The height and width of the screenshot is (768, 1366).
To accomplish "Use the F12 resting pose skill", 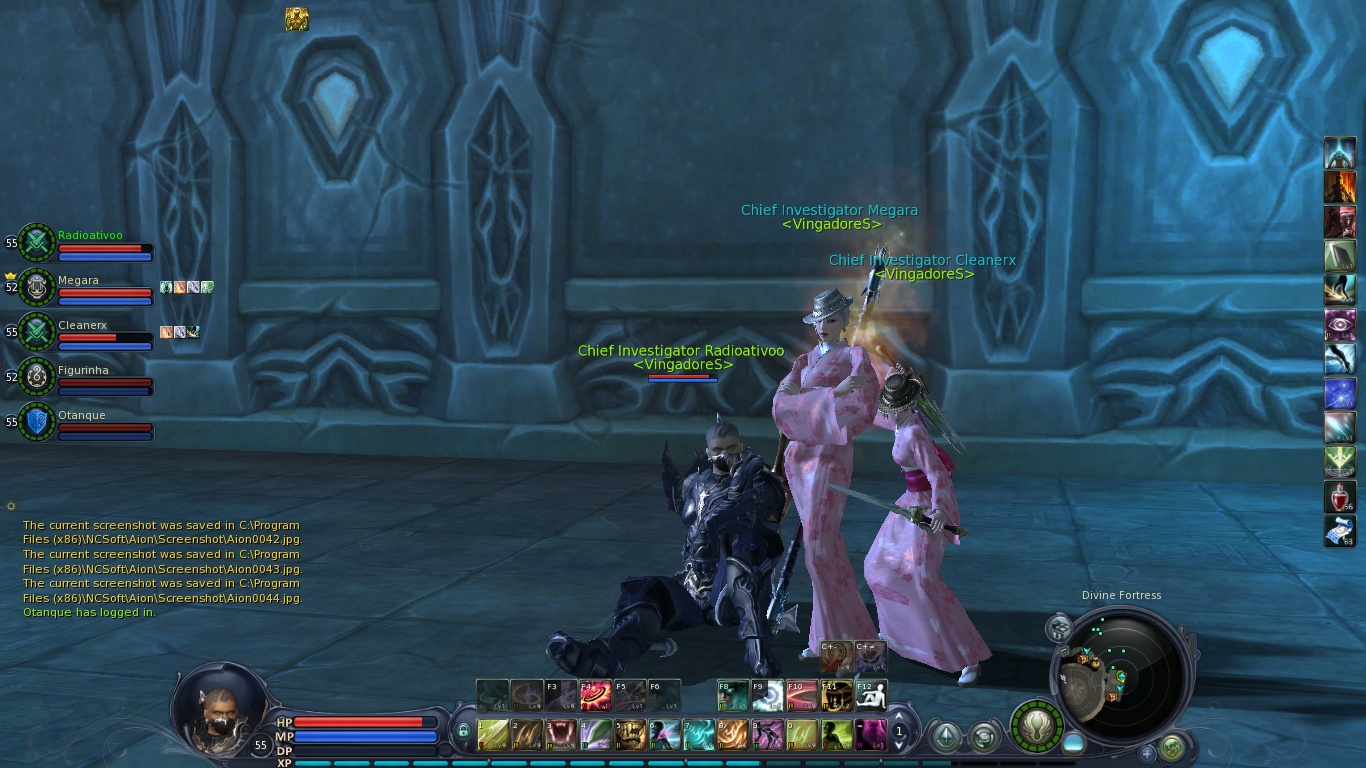I will (x=870, y=695).
